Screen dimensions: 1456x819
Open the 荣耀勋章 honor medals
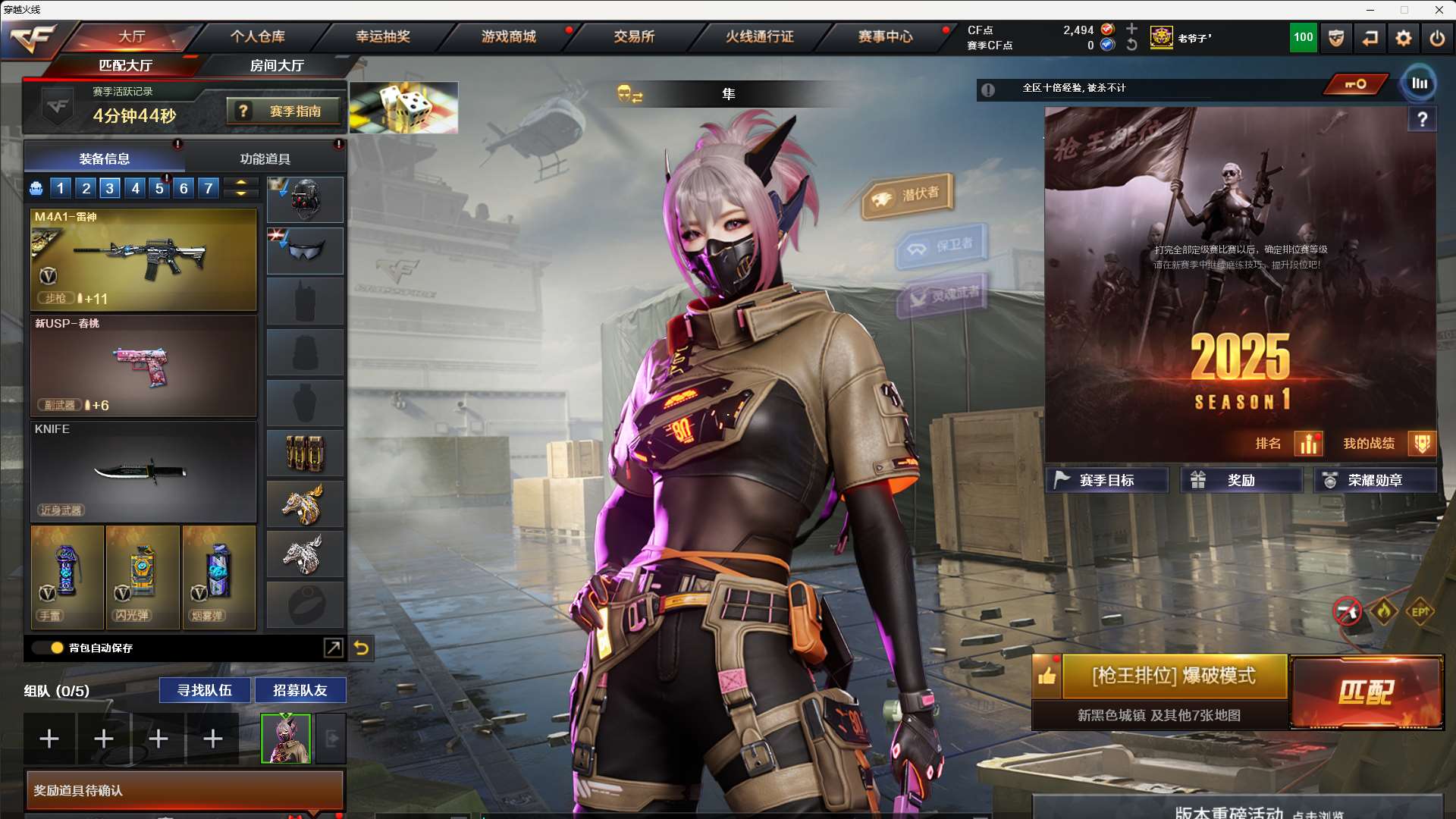(x=1374, y=480)
